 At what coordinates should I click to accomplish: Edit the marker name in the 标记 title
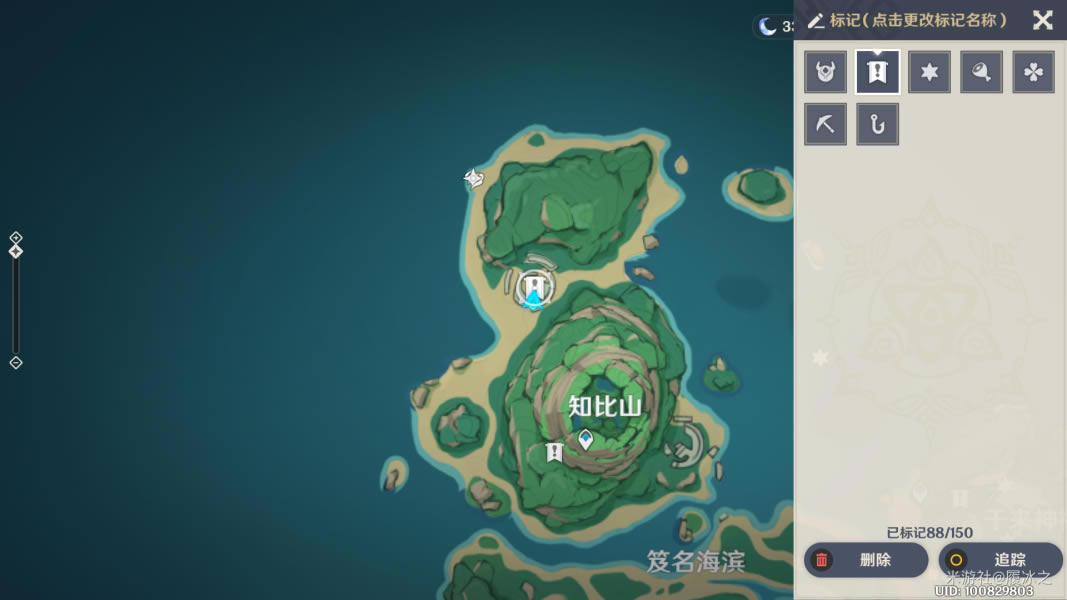(908, 20)
